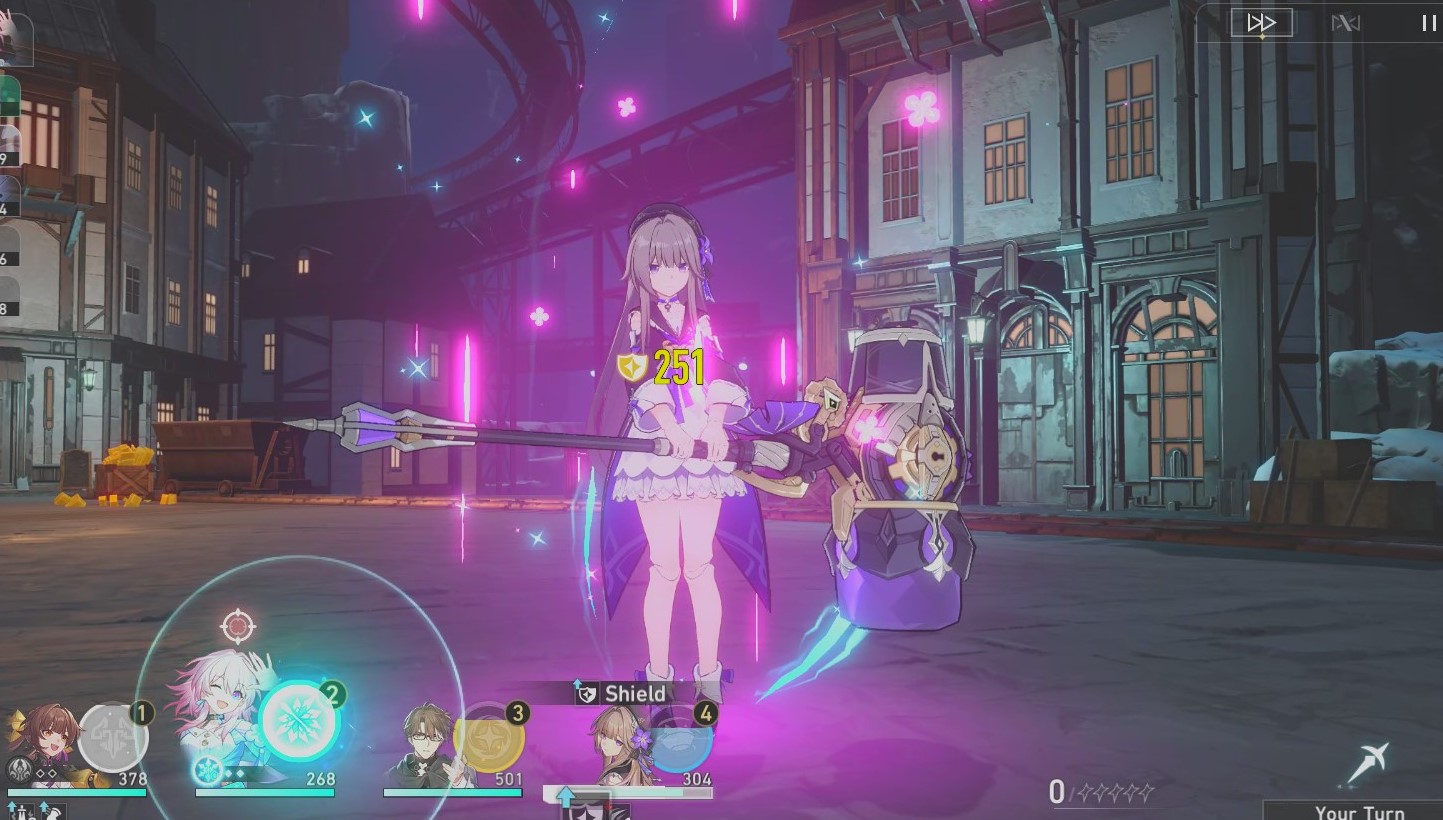Click the dark emblem icon beside the first portrait
Image resolution: width=1443 pixels, height=820 pixels.
click(18, 768)
